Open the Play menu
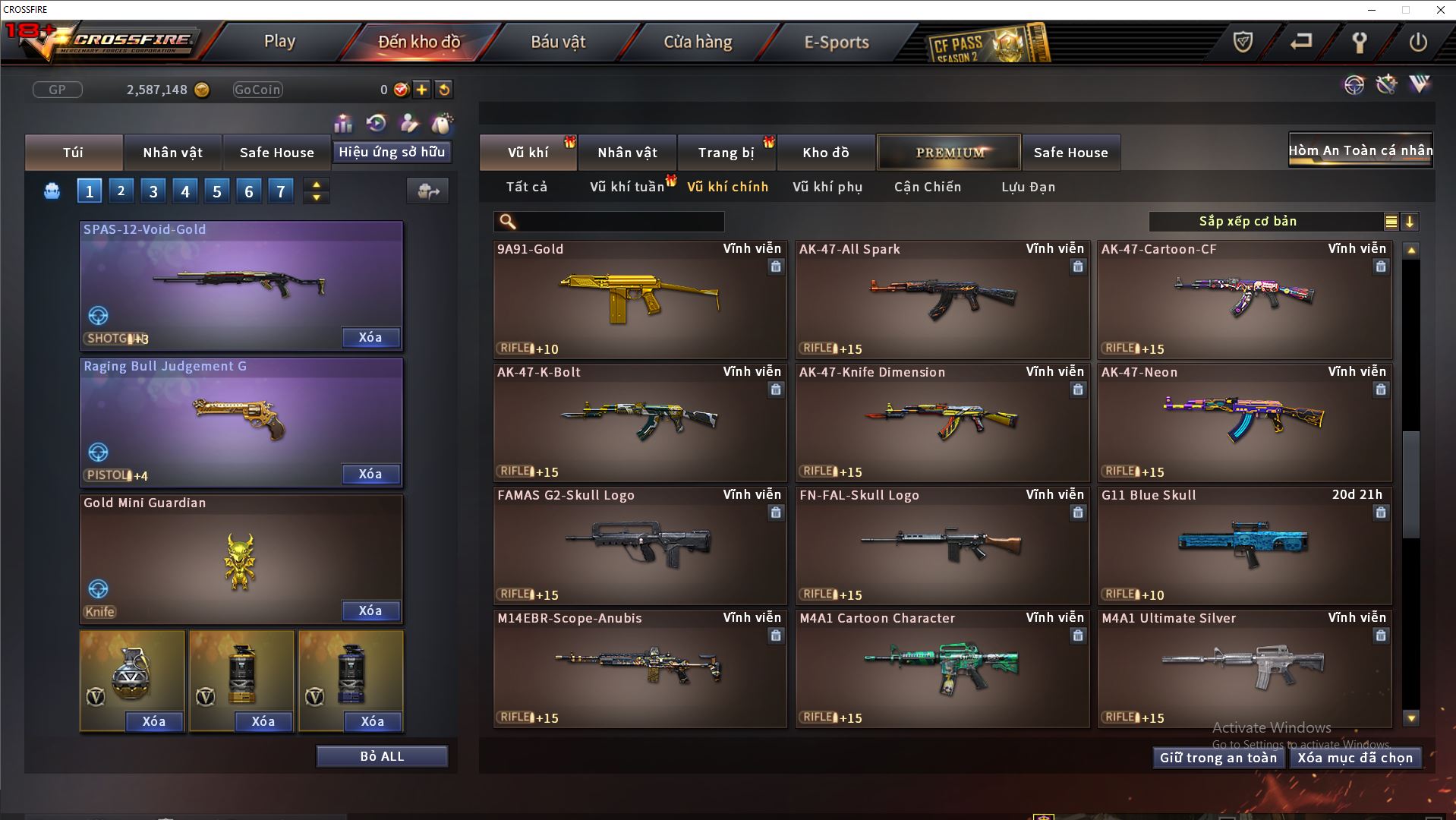 click(279, 42)
